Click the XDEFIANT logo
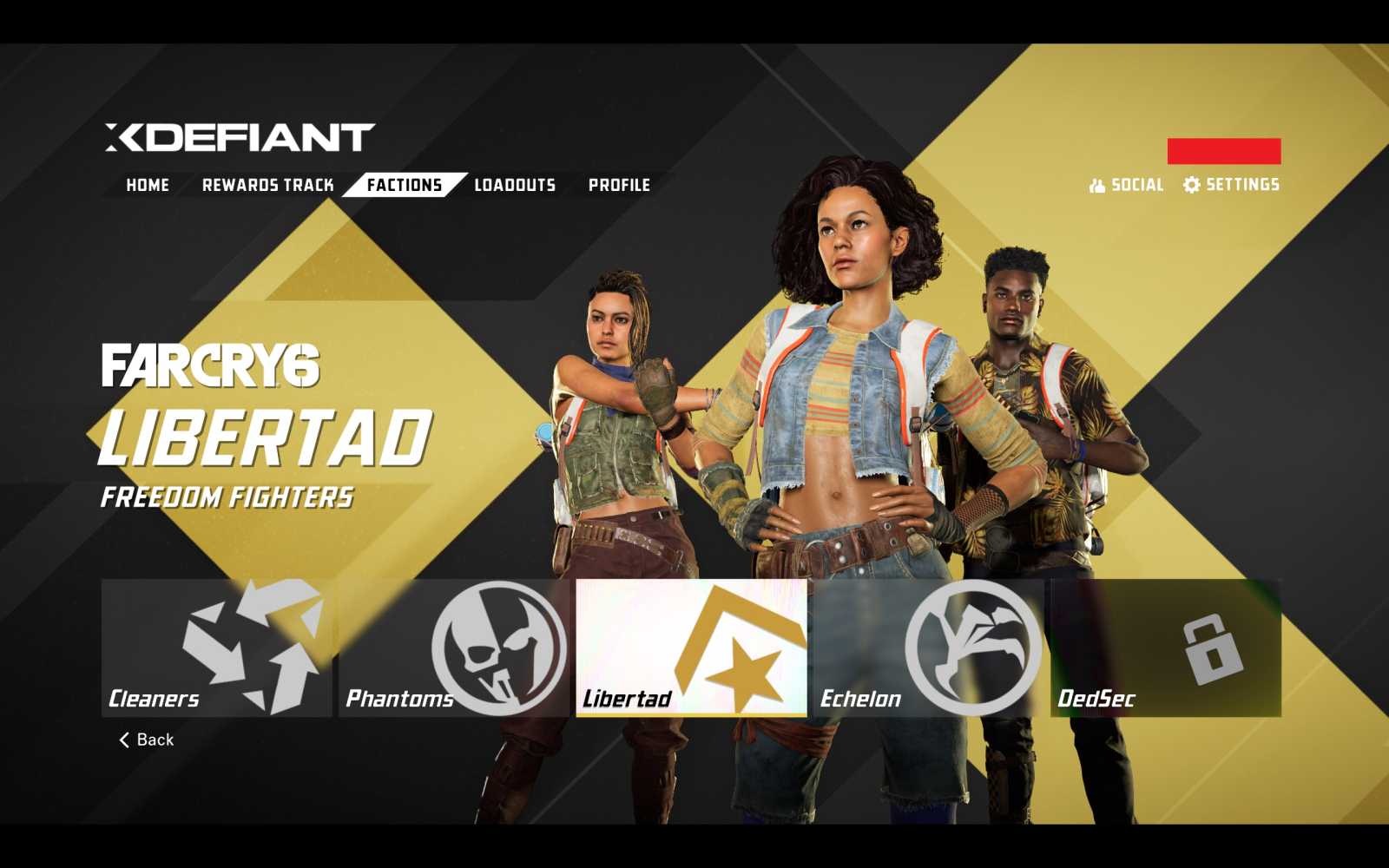This screenshot has height=868, width=1389. [x=231, y=135]
